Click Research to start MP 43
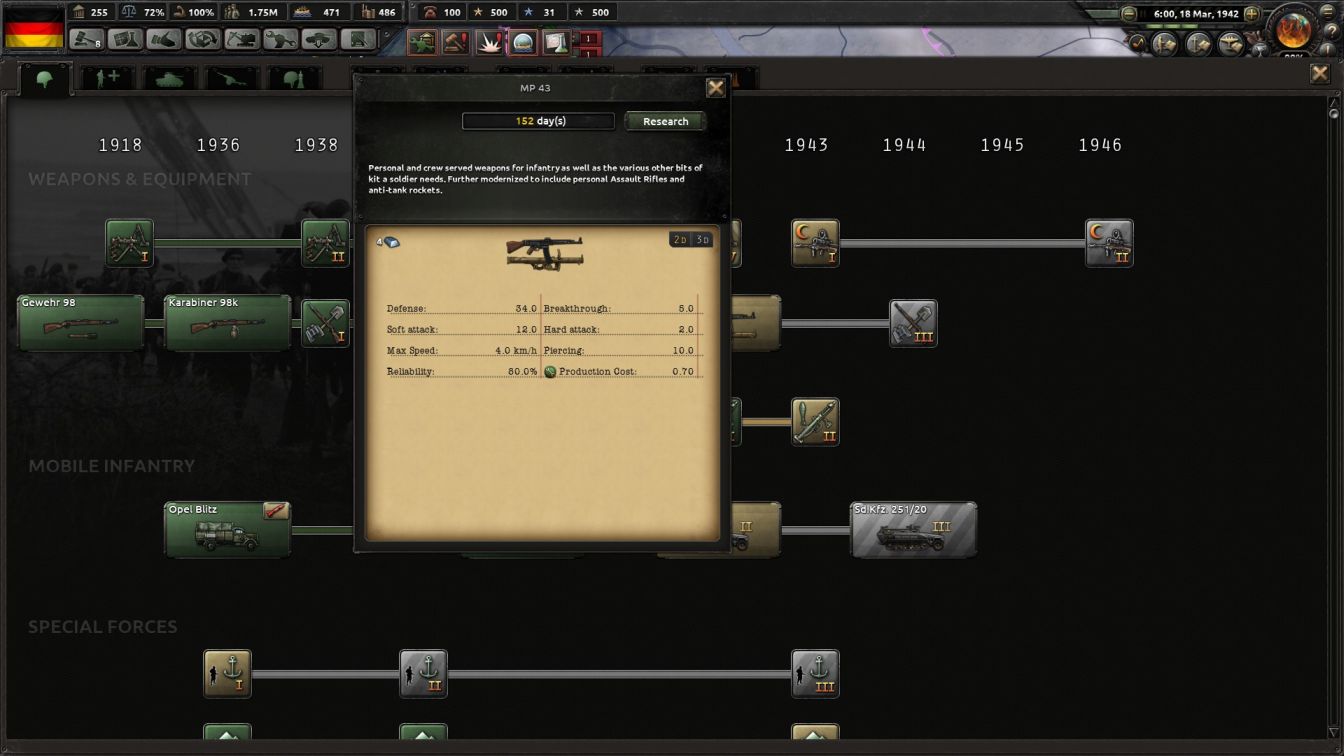Image resolution: width=1344 pixels, height=756 pixels. 664,121
